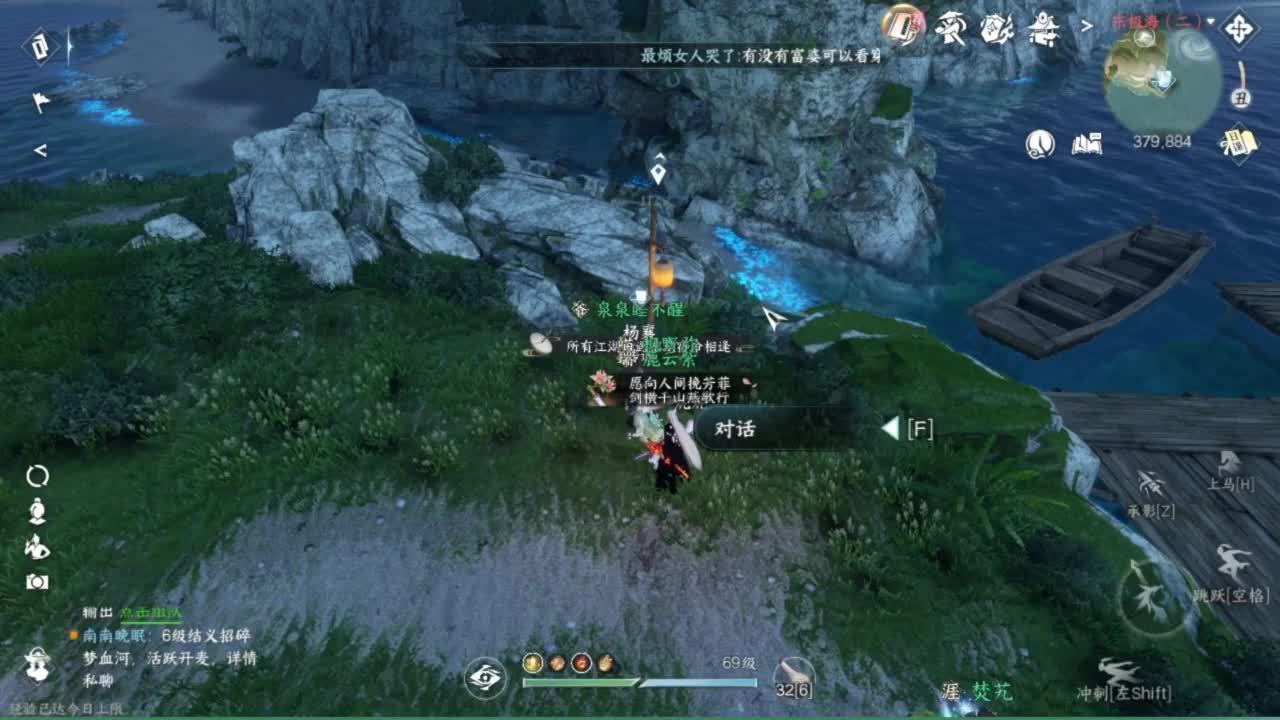1280x720 pixels.
Task: Select the straw-hat character icon in top bar
Action: [951, 27]
